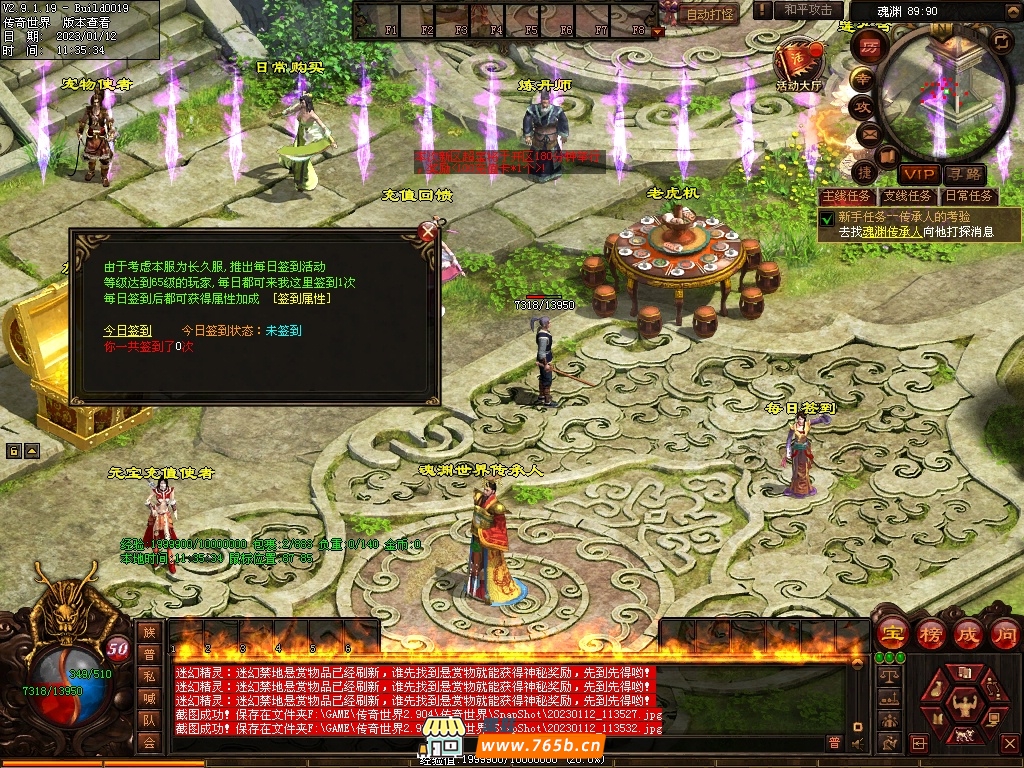Switch to the 主线任务 tab
Image resolution: width=1024 pixels, height=768 pixels.
tap(846, 196)
